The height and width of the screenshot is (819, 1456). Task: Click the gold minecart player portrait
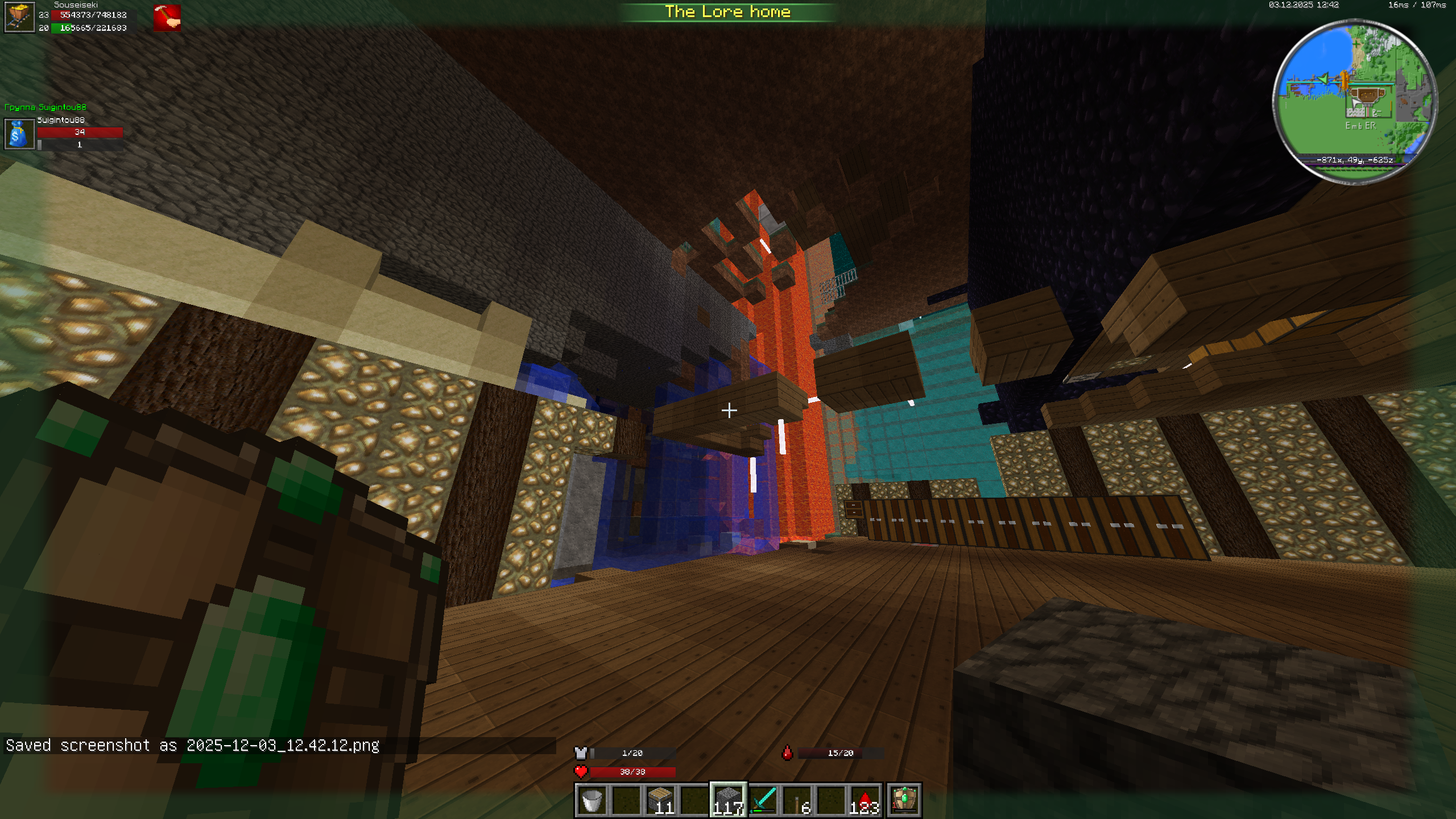(19, 17)
